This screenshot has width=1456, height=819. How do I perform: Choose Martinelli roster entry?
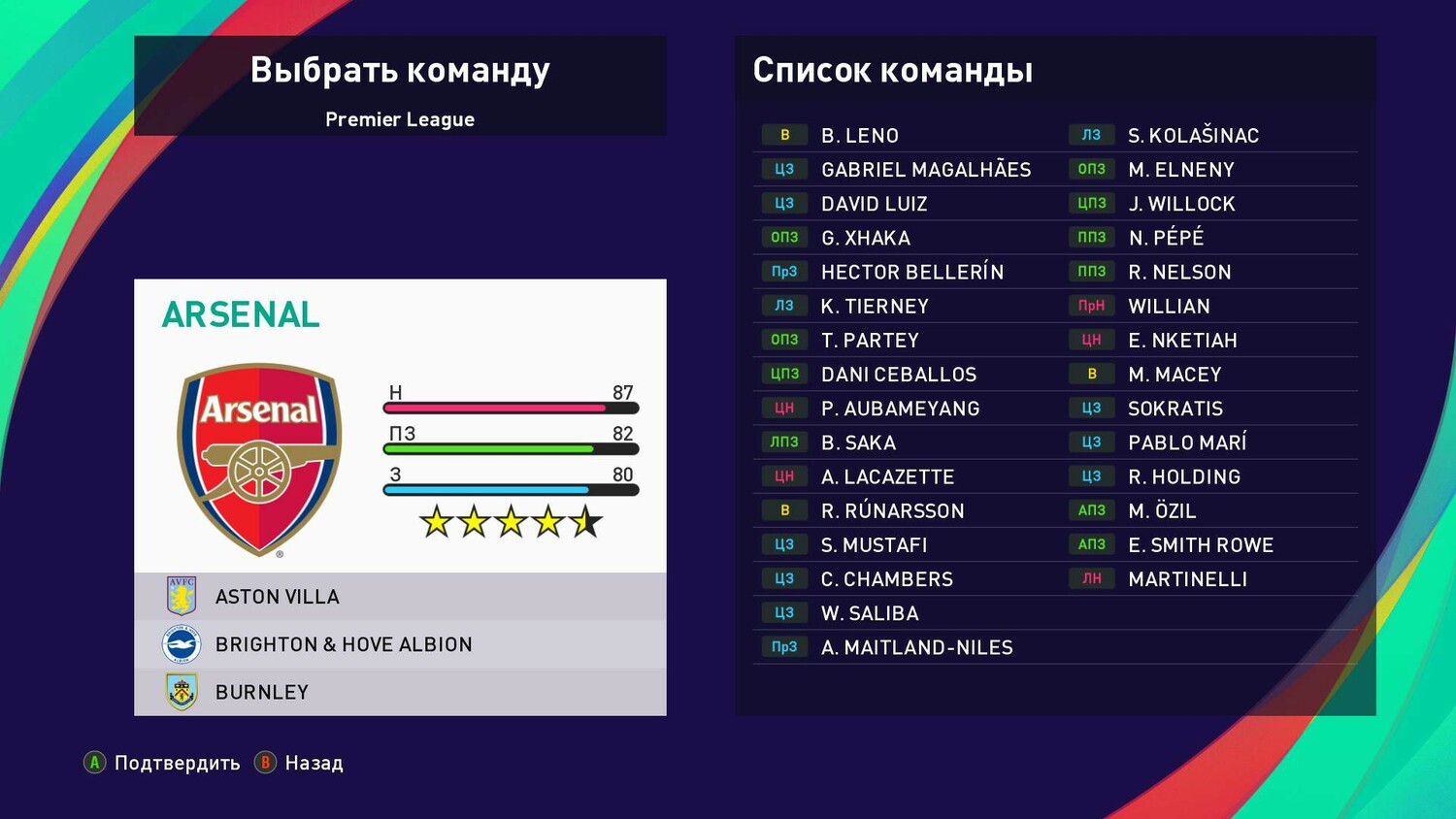1187,579
